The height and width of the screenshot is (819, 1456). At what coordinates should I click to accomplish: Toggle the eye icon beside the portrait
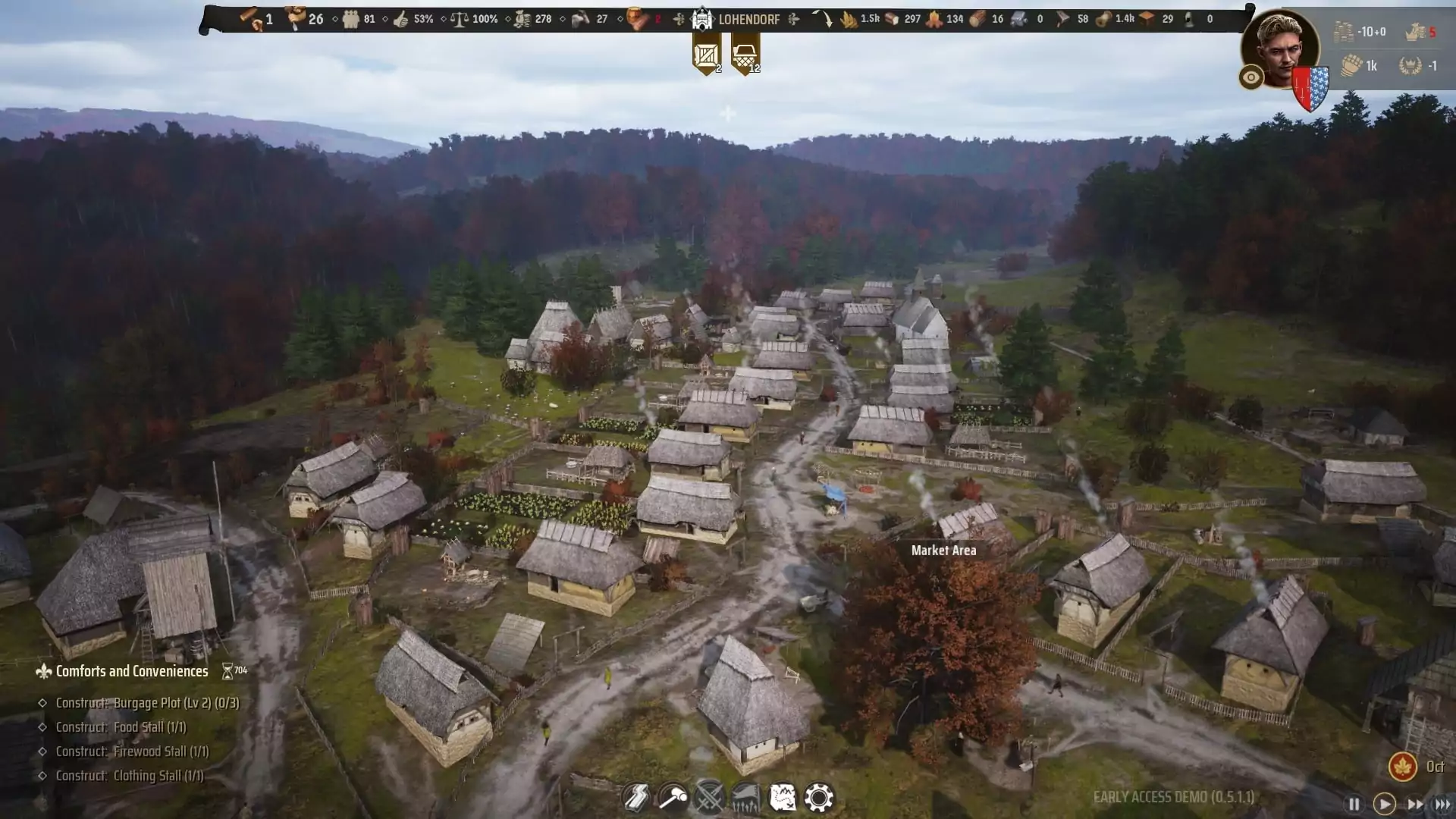pos(1250,77)
